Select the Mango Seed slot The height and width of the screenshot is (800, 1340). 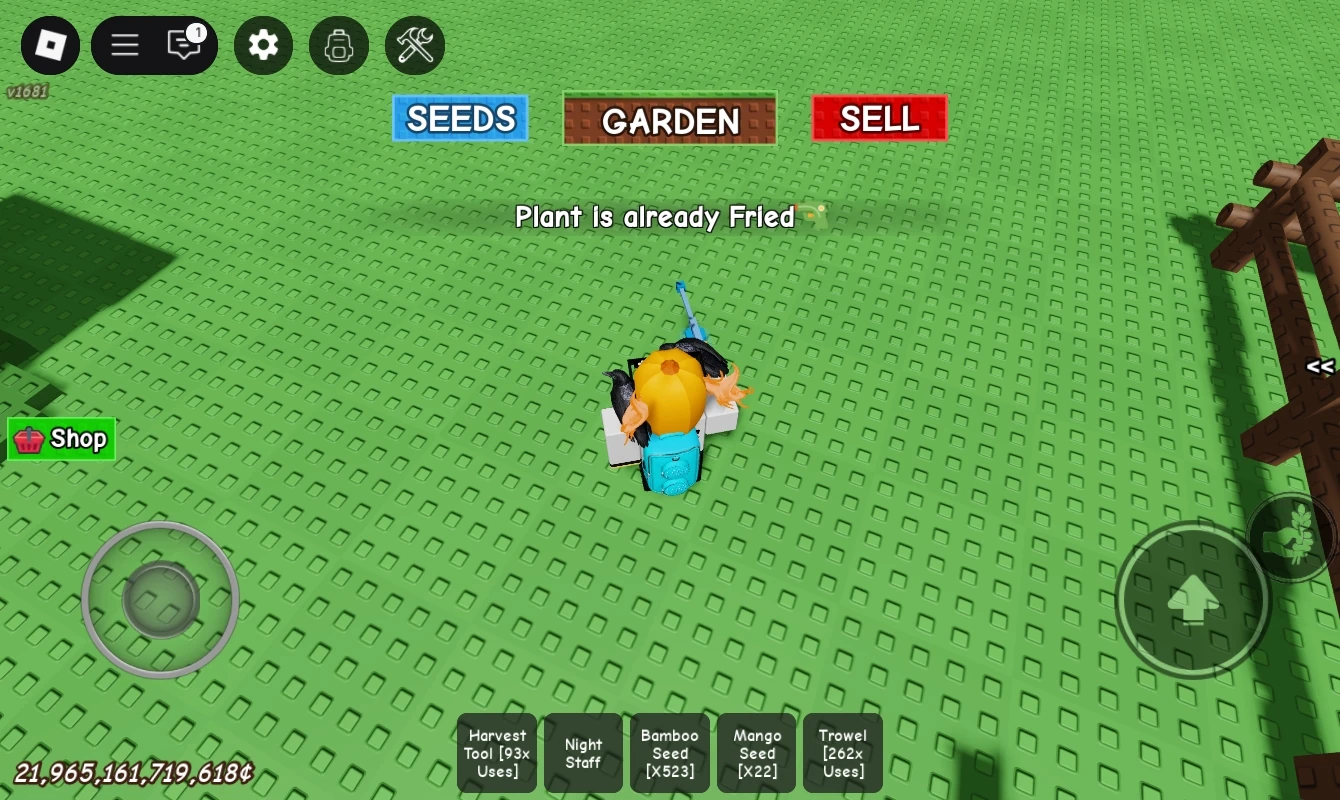click(757, 752)
